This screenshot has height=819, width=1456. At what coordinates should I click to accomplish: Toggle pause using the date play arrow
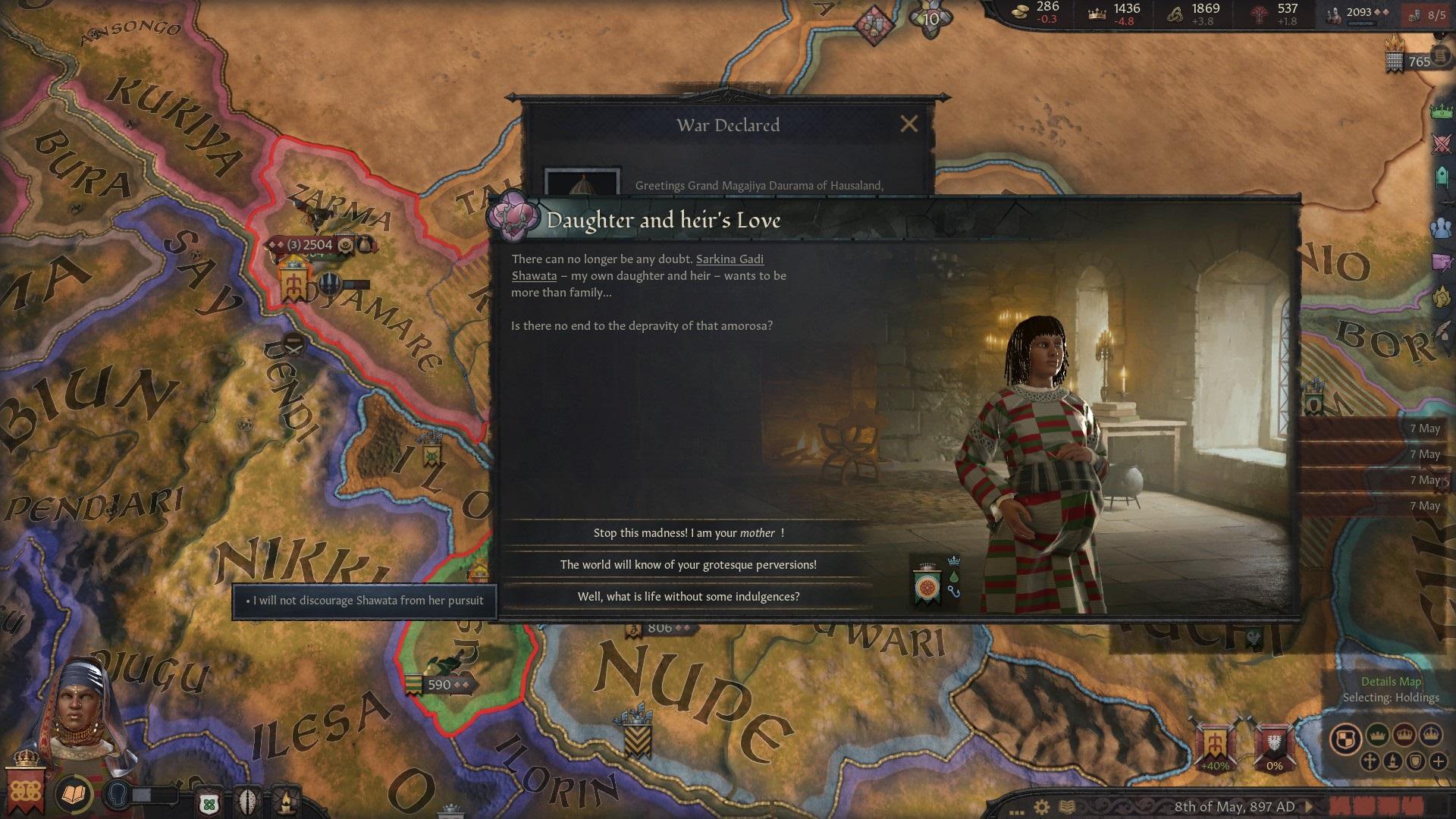(x=1310, y=806)
